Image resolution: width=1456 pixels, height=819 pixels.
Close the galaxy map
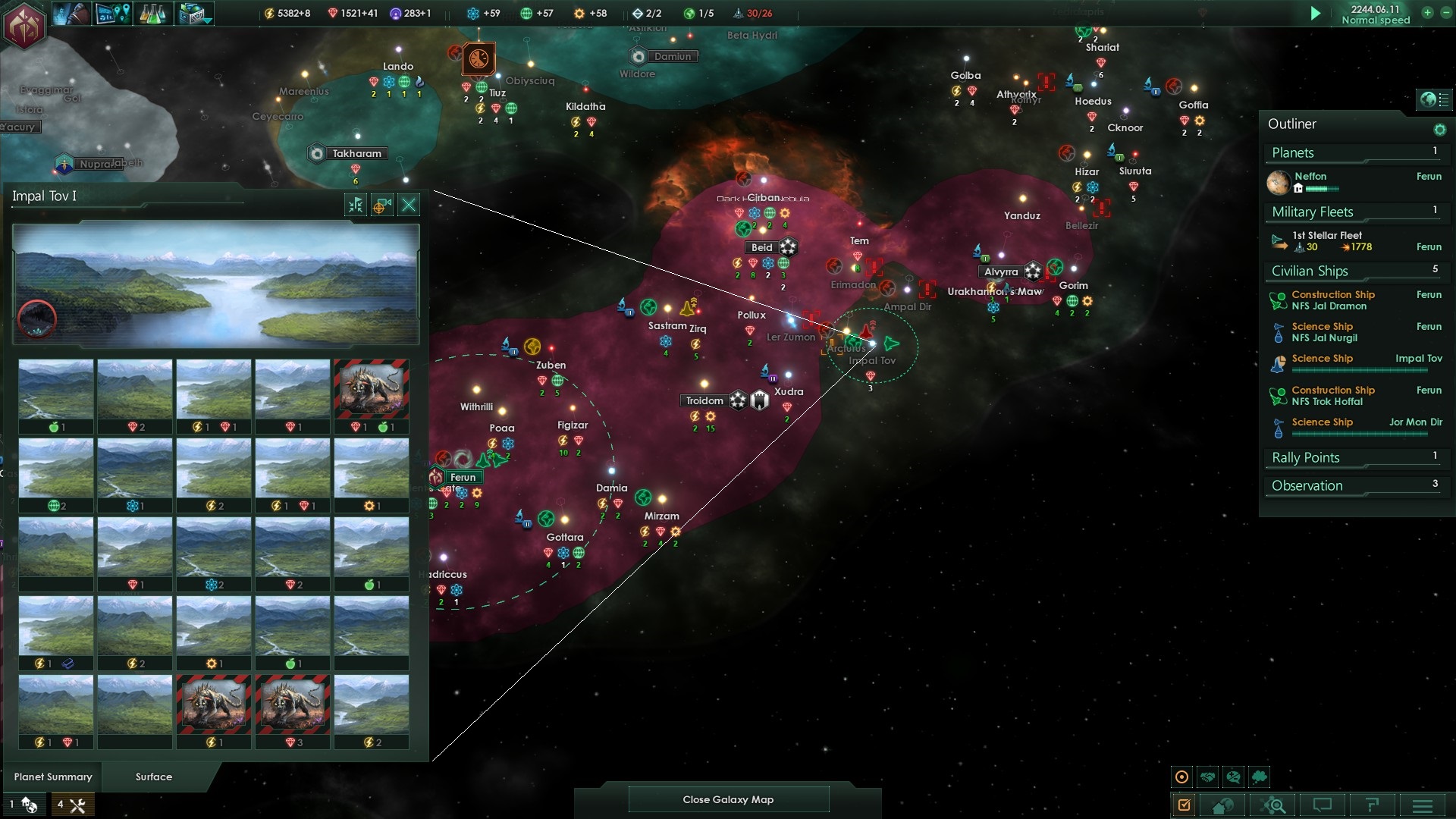(x=728, y=799)
